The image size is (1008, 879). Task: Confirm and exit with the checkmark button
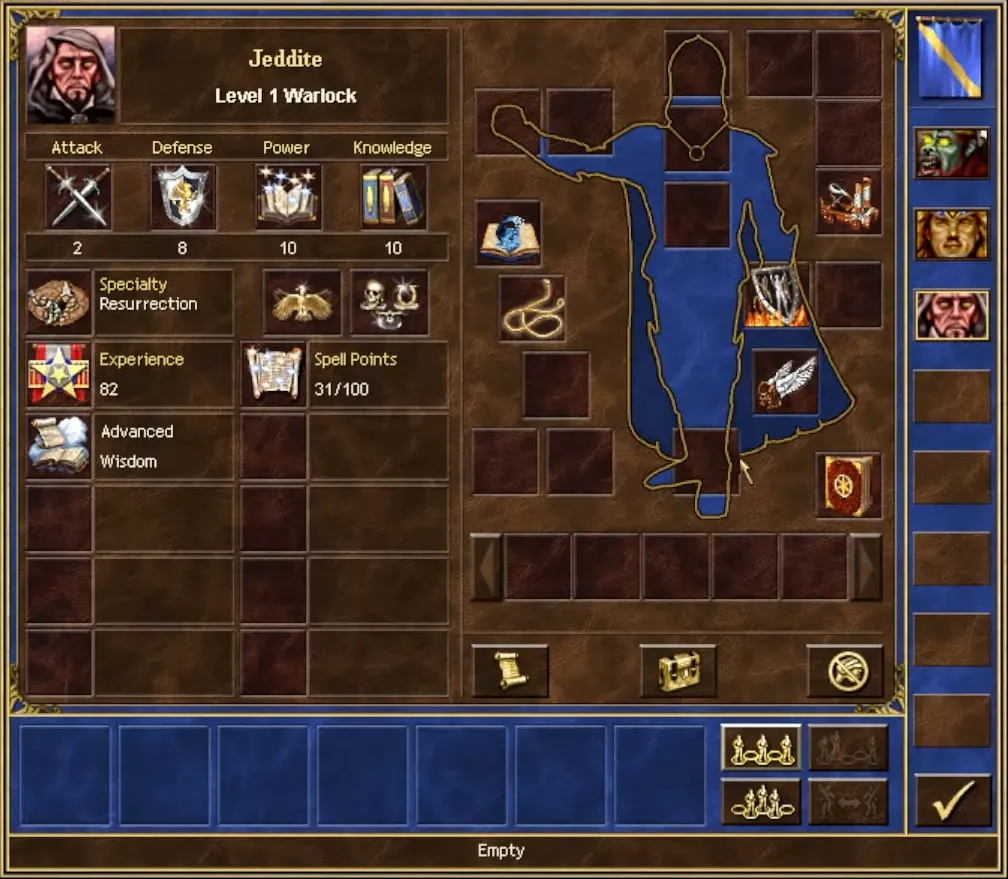pos(945,801)
